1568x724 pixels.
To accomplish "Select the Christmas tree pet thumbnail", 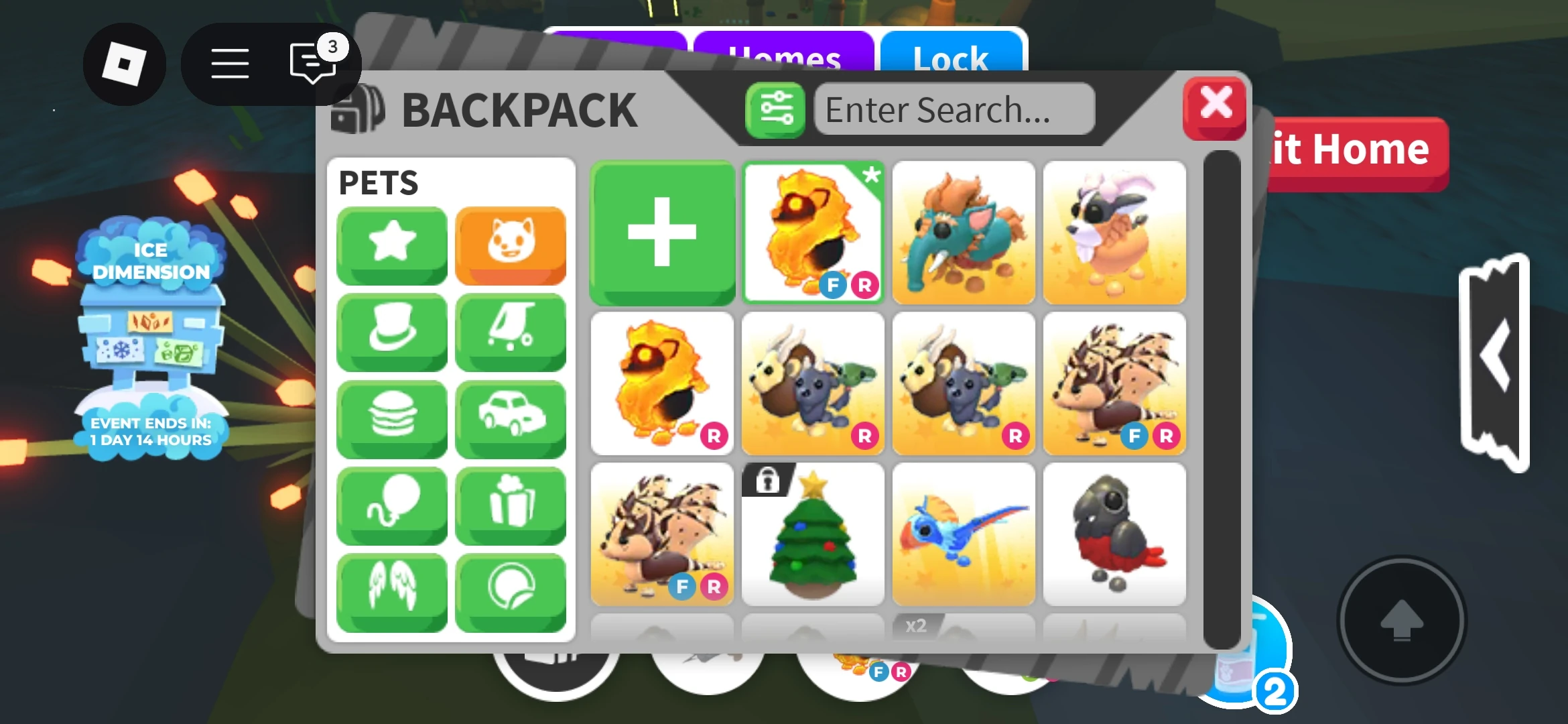I will [813, 536].
